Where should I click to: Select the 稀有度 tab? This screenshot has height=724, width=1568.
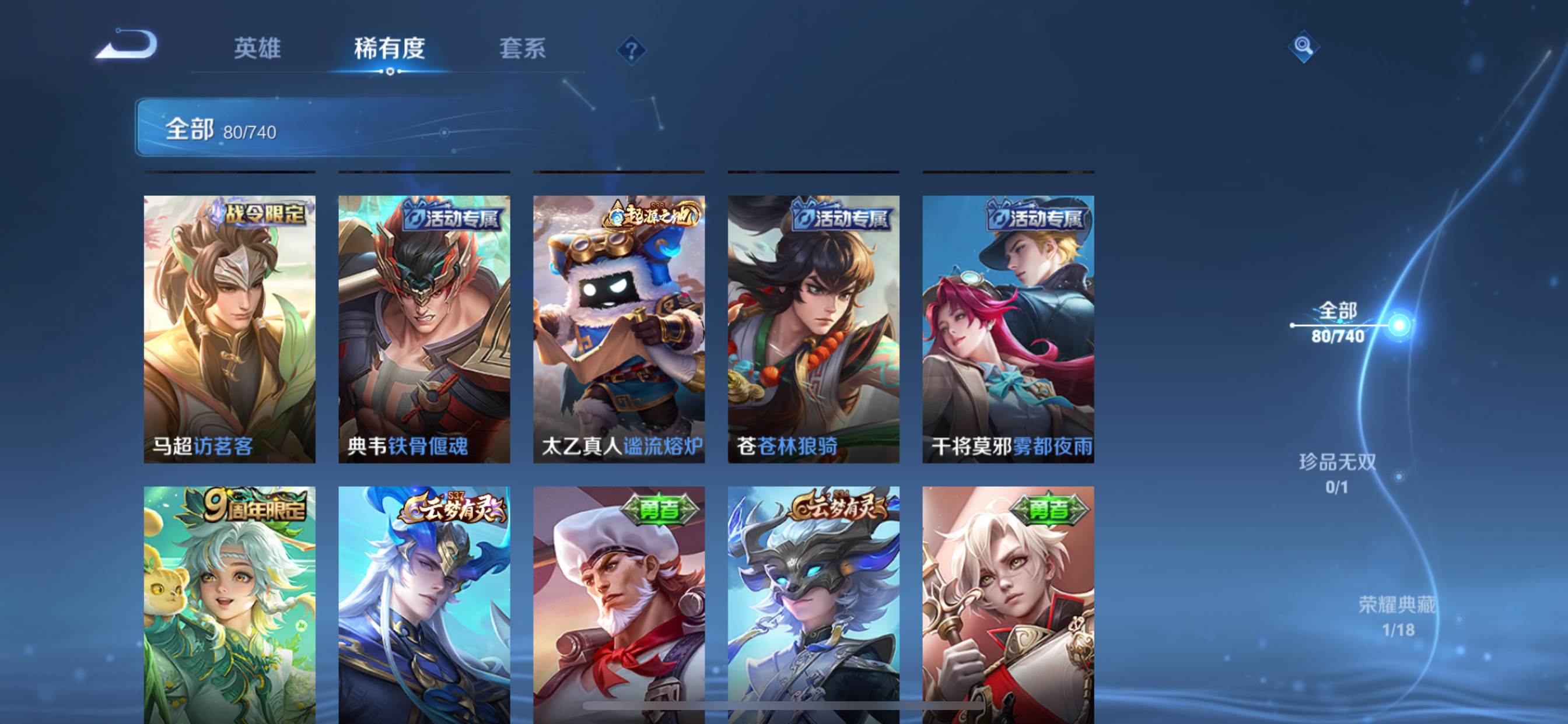click(390, 48)
